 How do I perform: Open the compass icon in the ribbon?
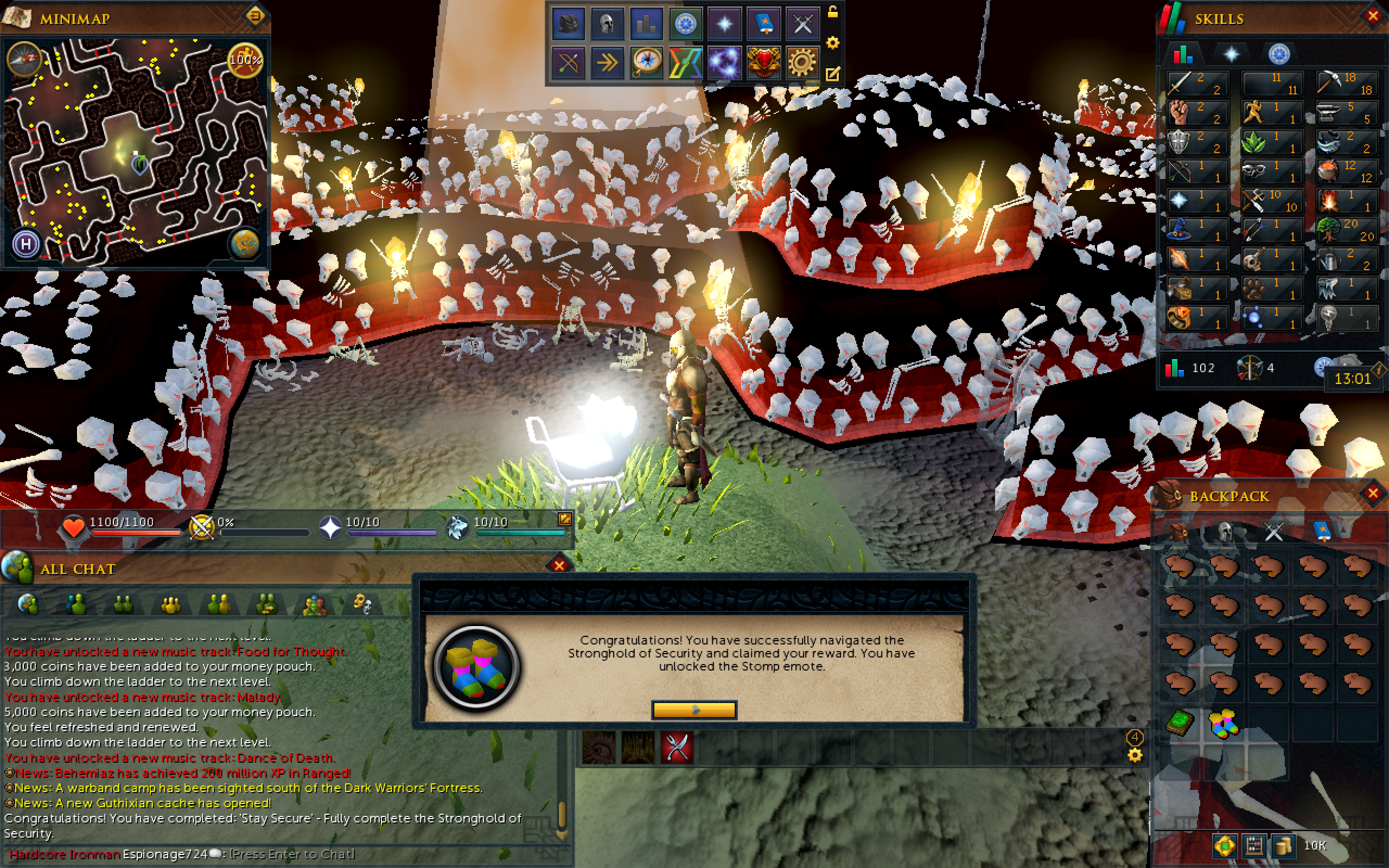pyautogui.click(x=646, y=62)
